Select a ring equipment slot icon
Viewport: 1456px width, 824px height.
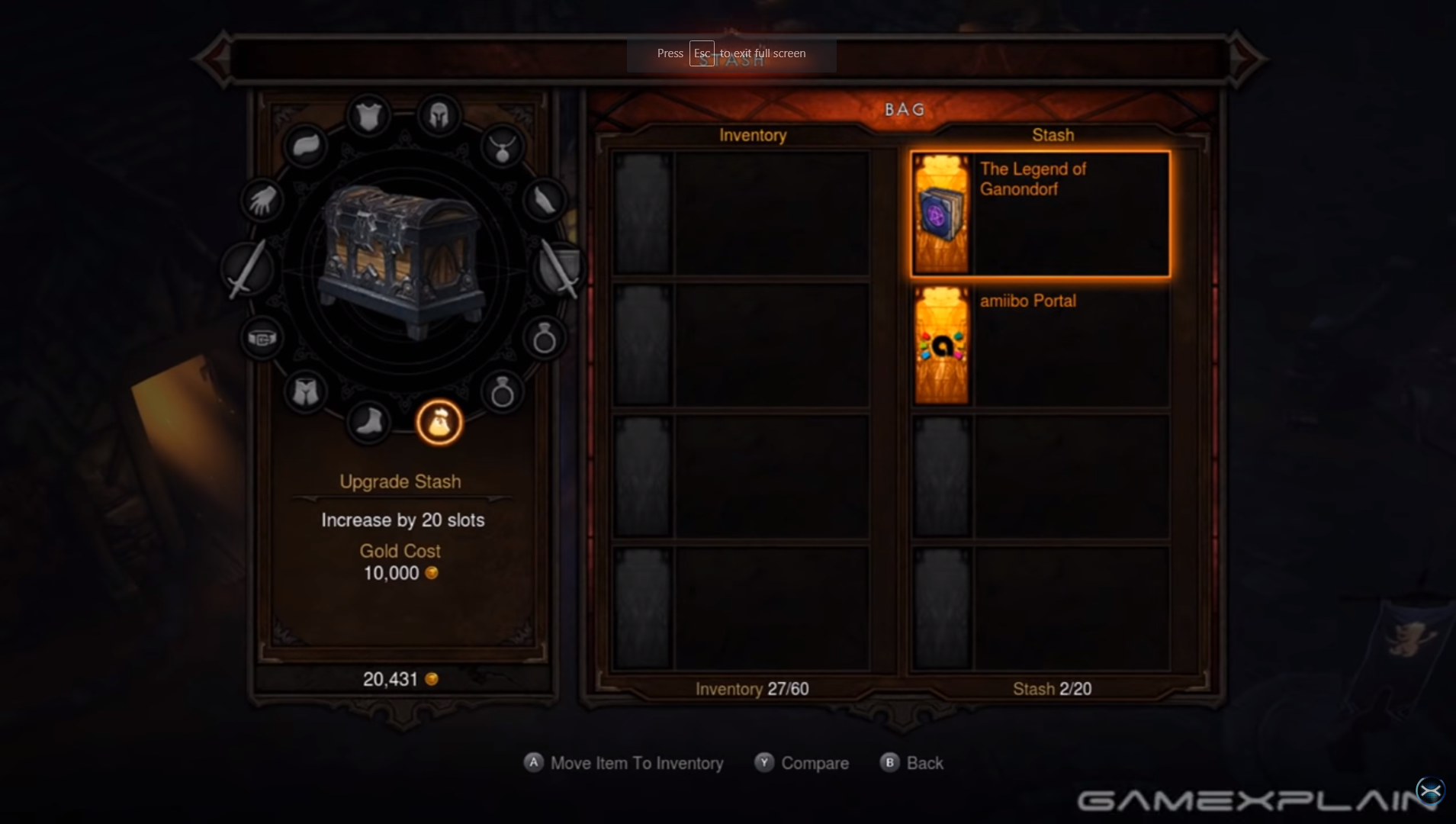(x=544, y=338)
